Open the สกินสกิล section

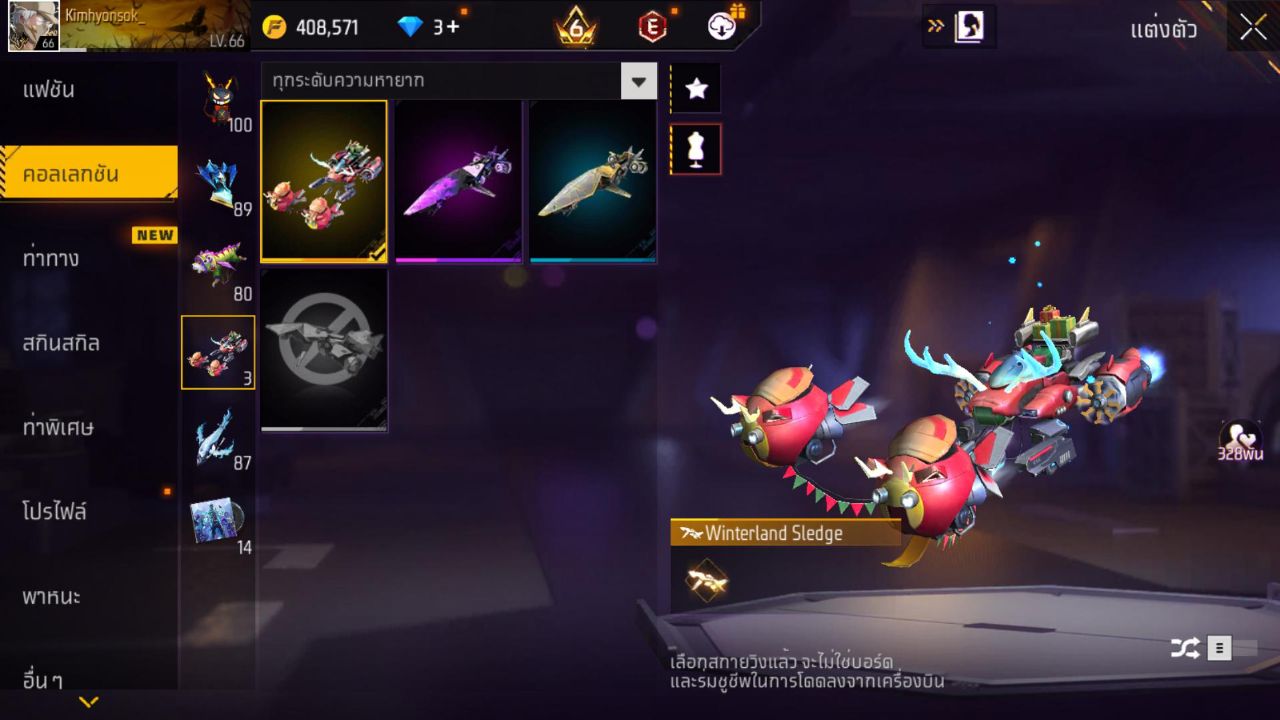[62, 343]
